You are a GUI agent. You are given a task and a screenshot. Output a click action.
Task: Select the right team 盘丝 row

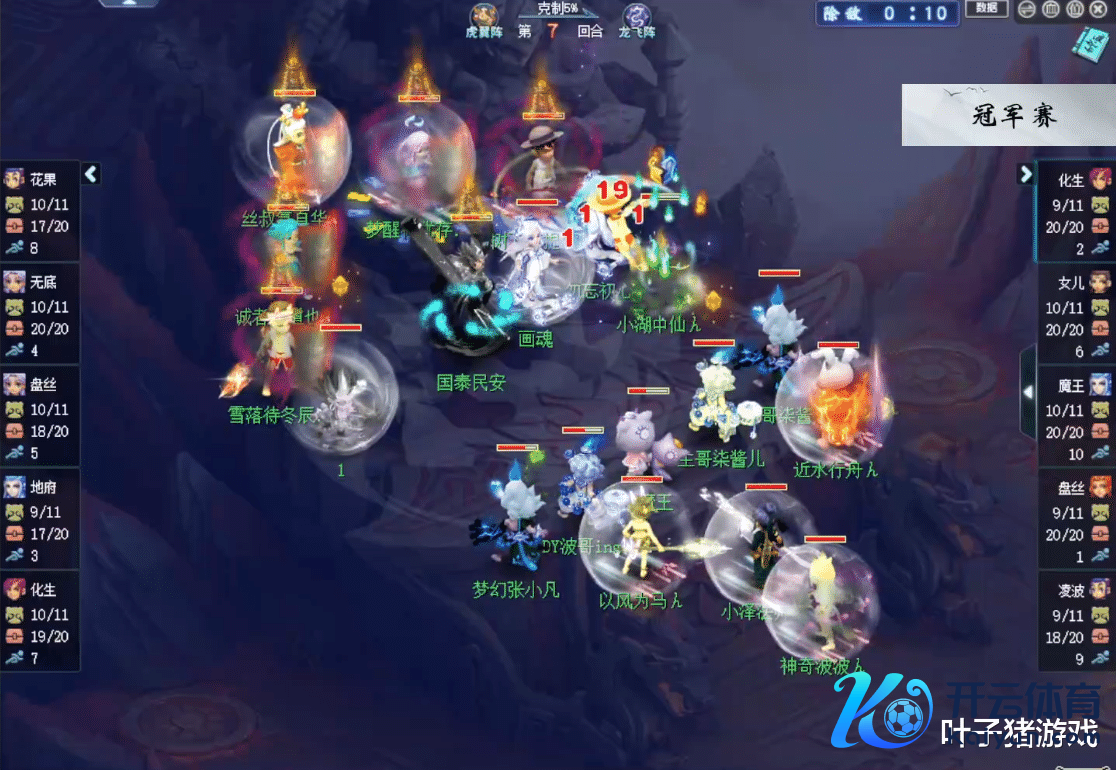coord(1076,518)
